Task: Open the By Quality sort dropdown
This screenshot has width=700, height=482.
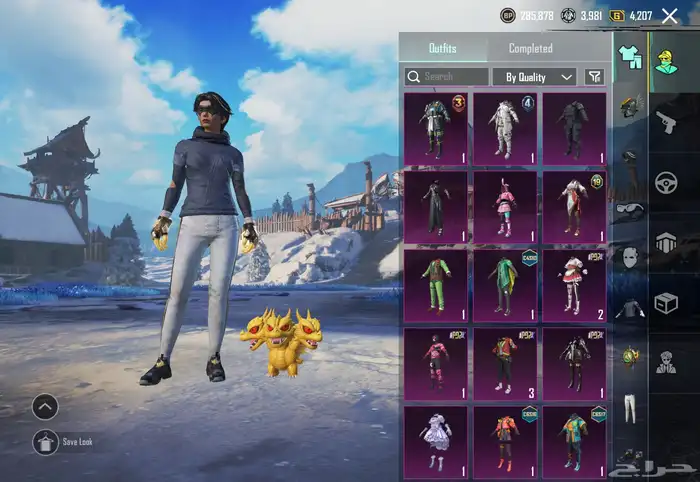Action: (x=534, y=76)
